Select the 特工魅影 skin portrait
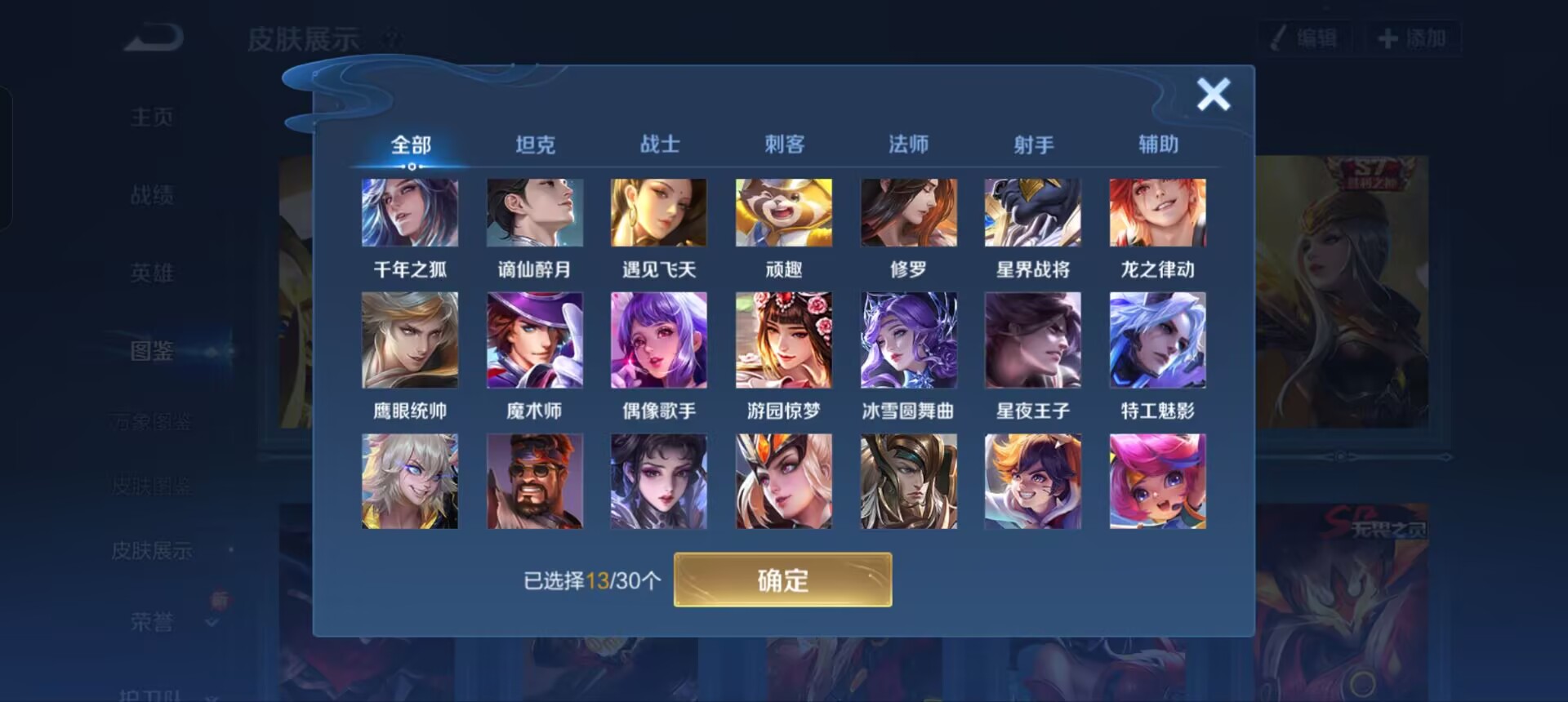Viewport: 1568px width, 702px height. point(1157,338)
